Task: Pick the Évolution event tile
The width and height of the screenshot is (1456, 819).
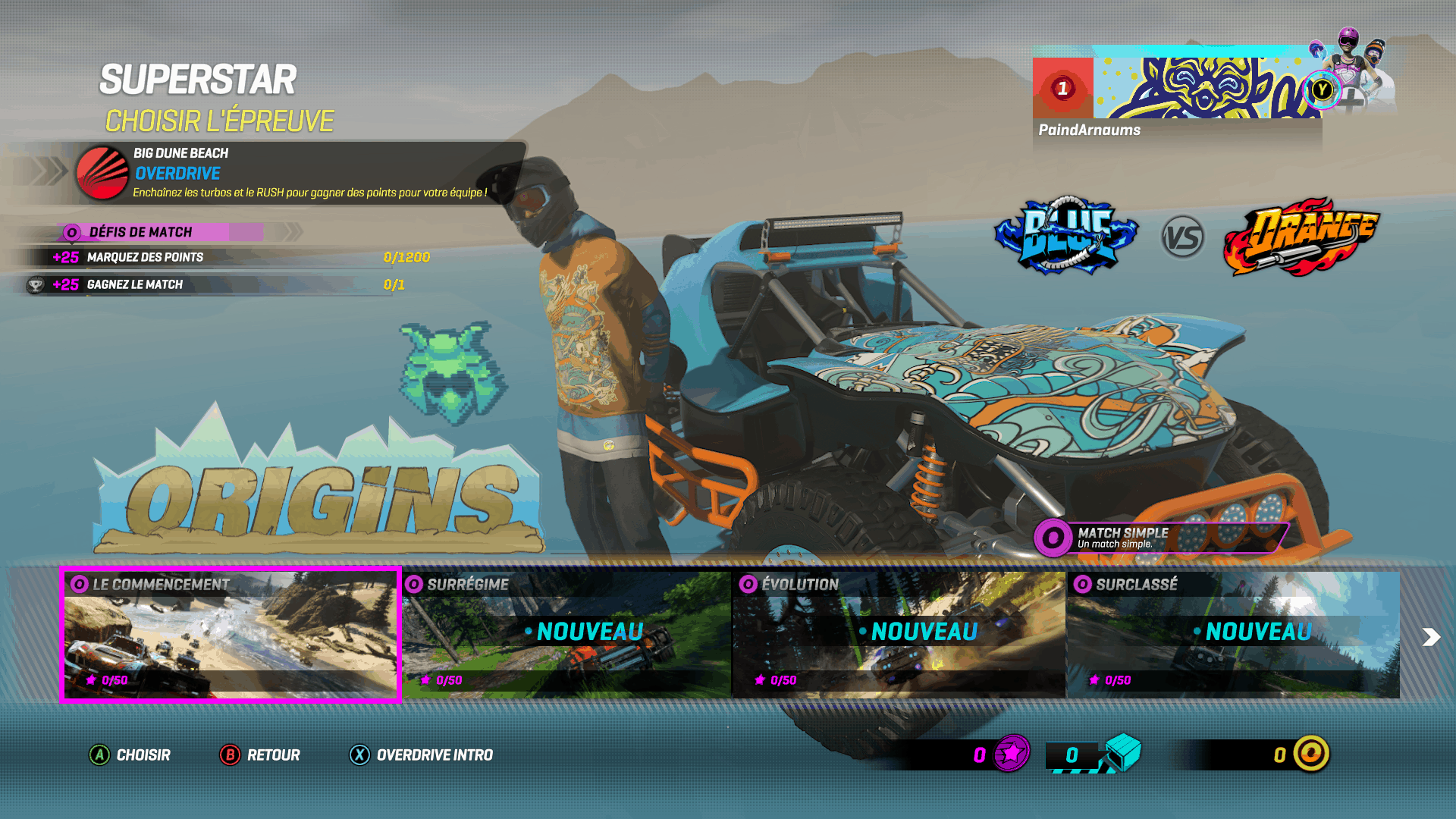Action: [x=899, y=635]
